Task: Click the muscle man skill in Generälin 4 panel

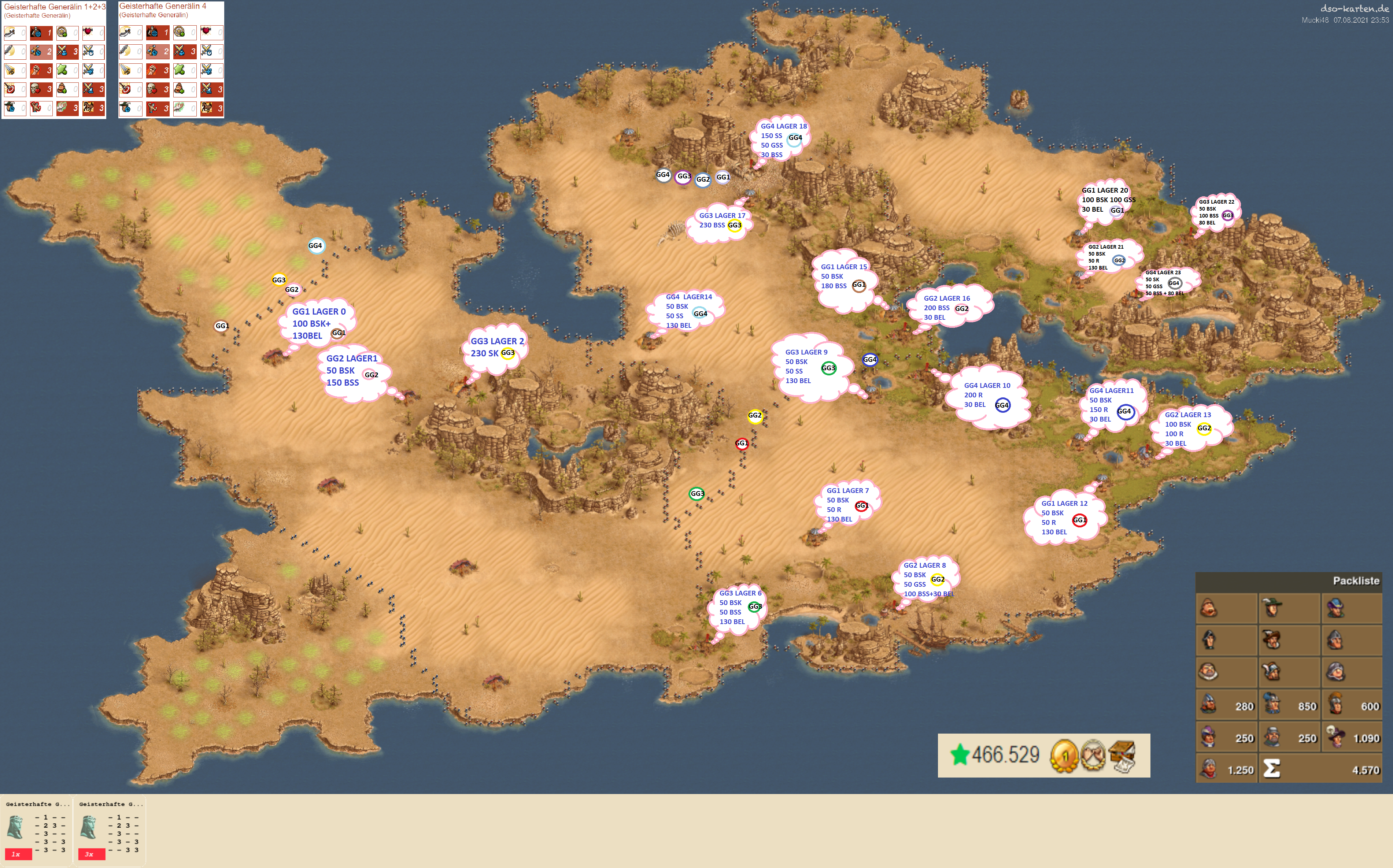Action: click(x=157, y=108)
